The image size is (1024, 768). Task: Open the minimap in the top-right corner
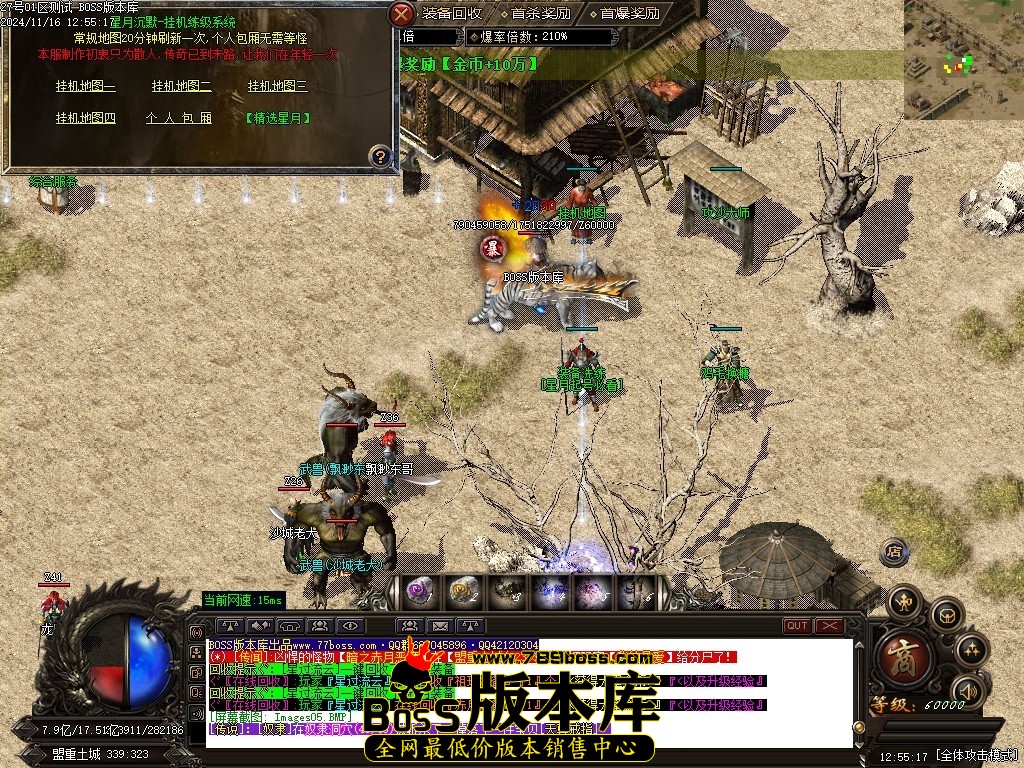pyautogui.click(x=963, y=59)
